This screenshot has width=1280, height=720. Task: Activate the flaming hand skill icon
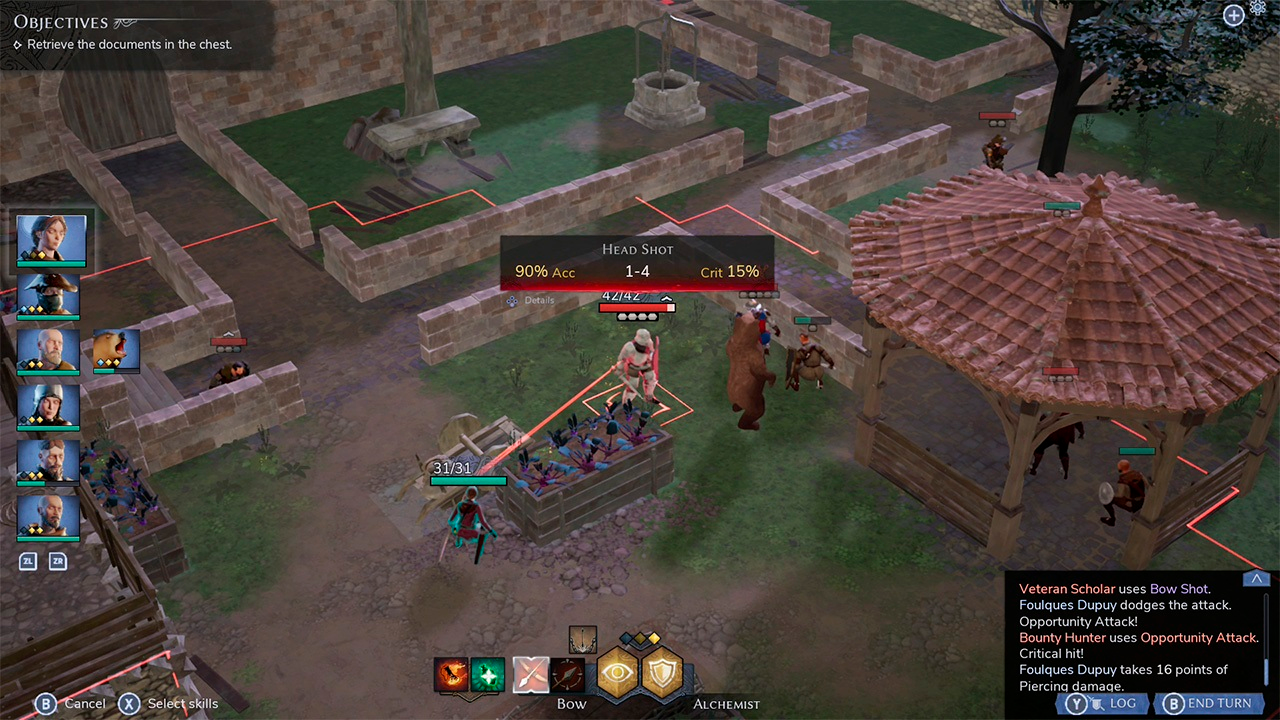click(x=451, y=675)
